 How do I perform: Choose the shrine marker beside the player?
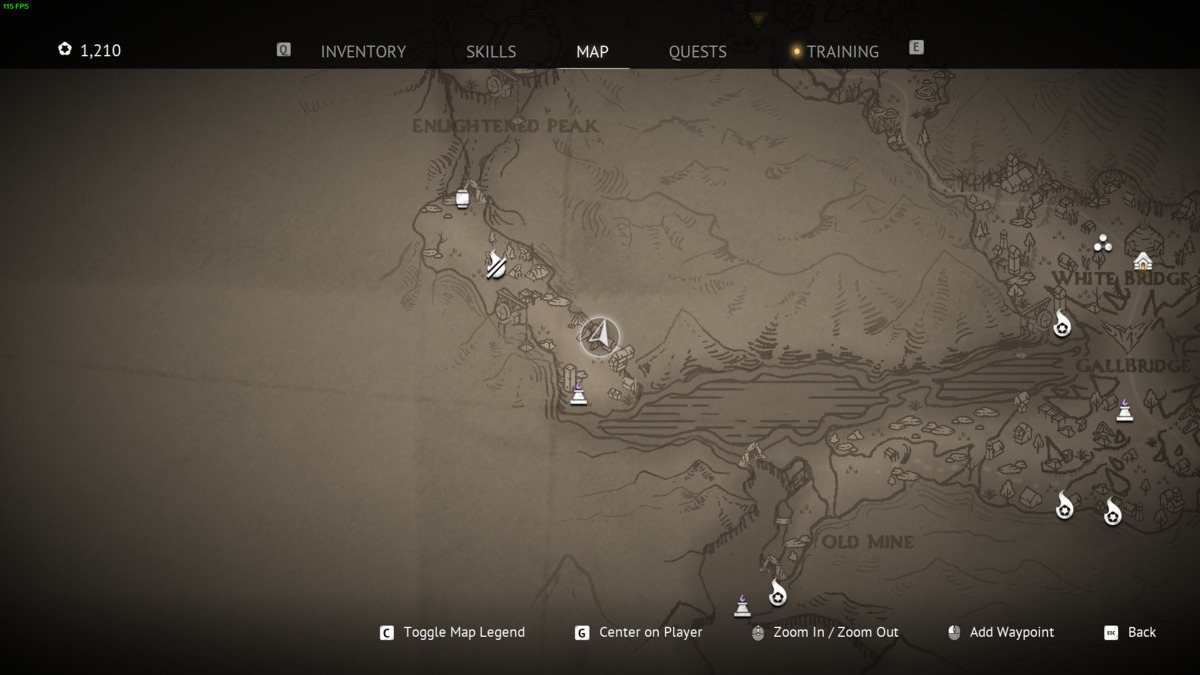pos(578,395)
